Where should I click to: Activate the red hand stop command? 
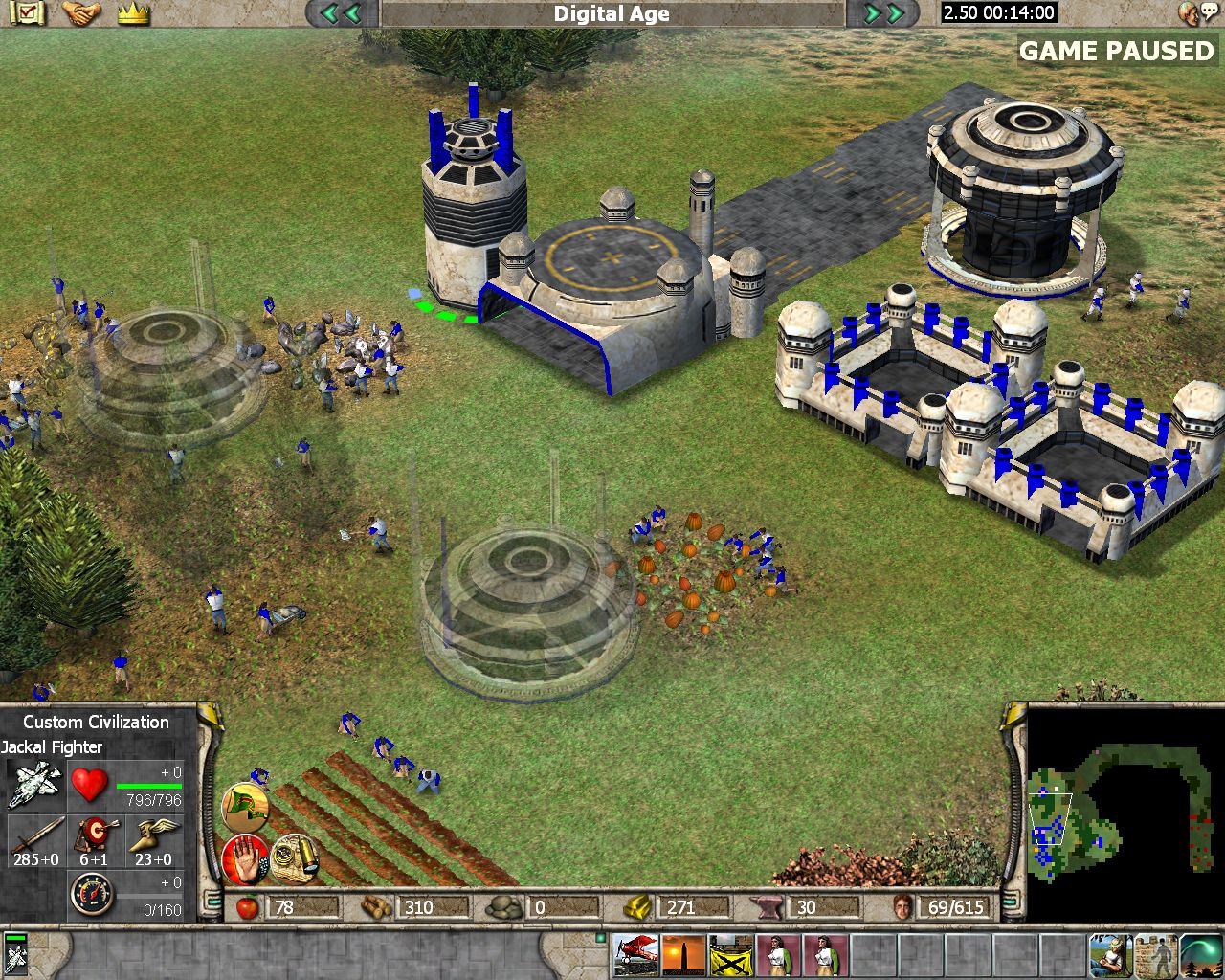click(x=245, y=858)
